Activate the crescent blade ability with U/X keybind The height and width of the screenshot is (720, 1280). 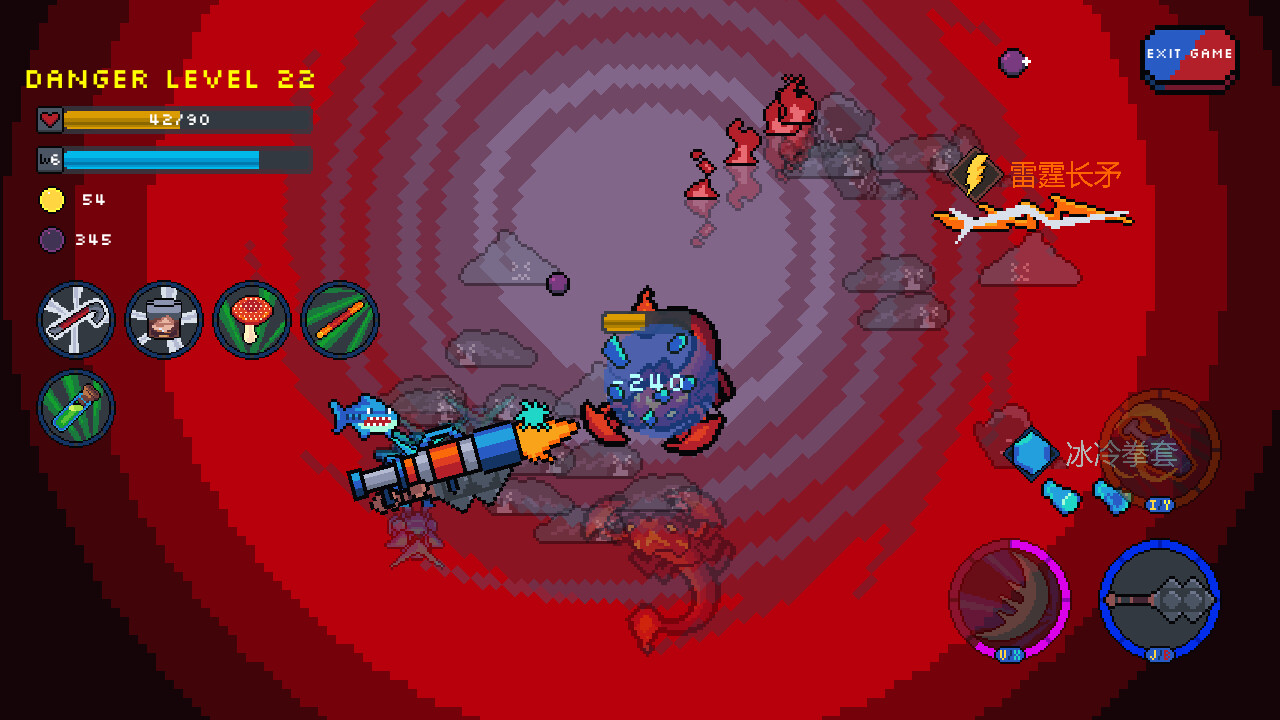point(1007,597)
